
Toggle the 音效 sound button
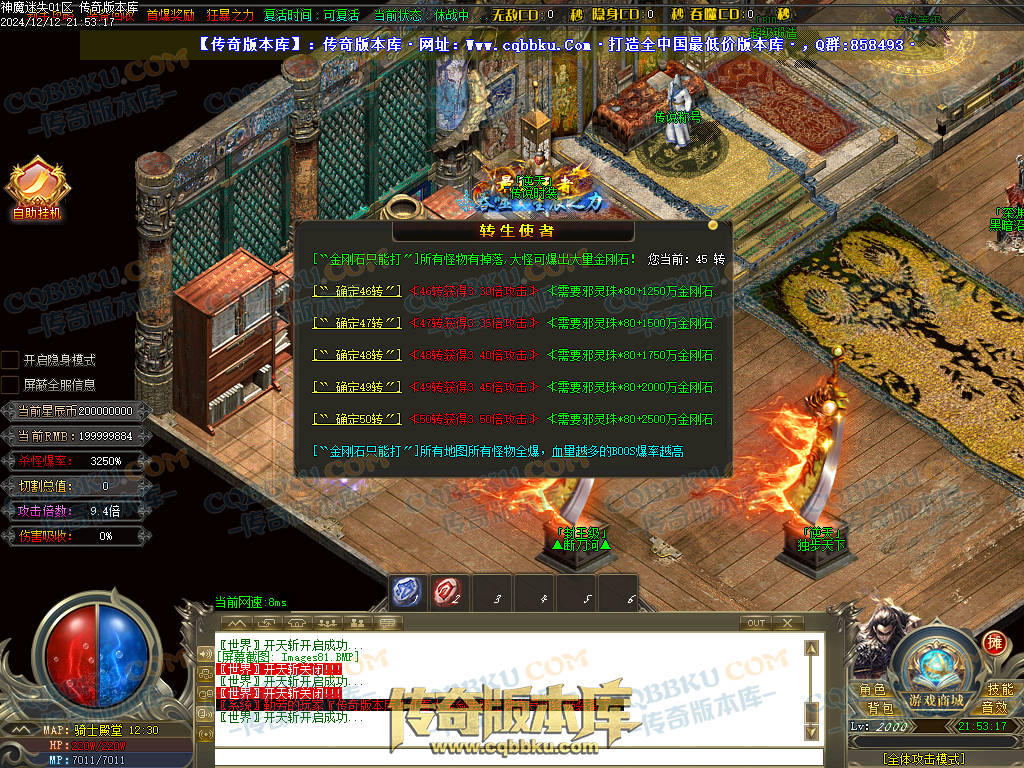coord(994,707)
